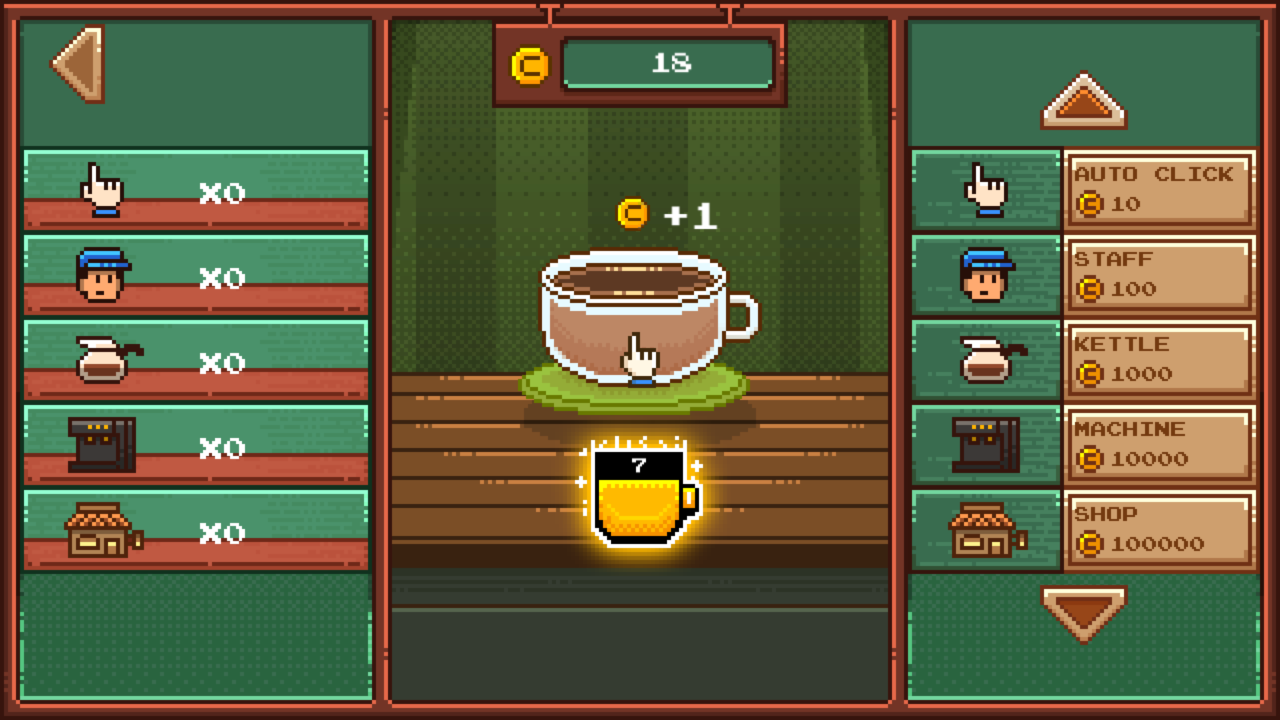The height and width of the screenshot is (720, 1280).
Task: Buy the AUTO CLICK upgrade for 10 coins
Action: tap(1160, 188)
